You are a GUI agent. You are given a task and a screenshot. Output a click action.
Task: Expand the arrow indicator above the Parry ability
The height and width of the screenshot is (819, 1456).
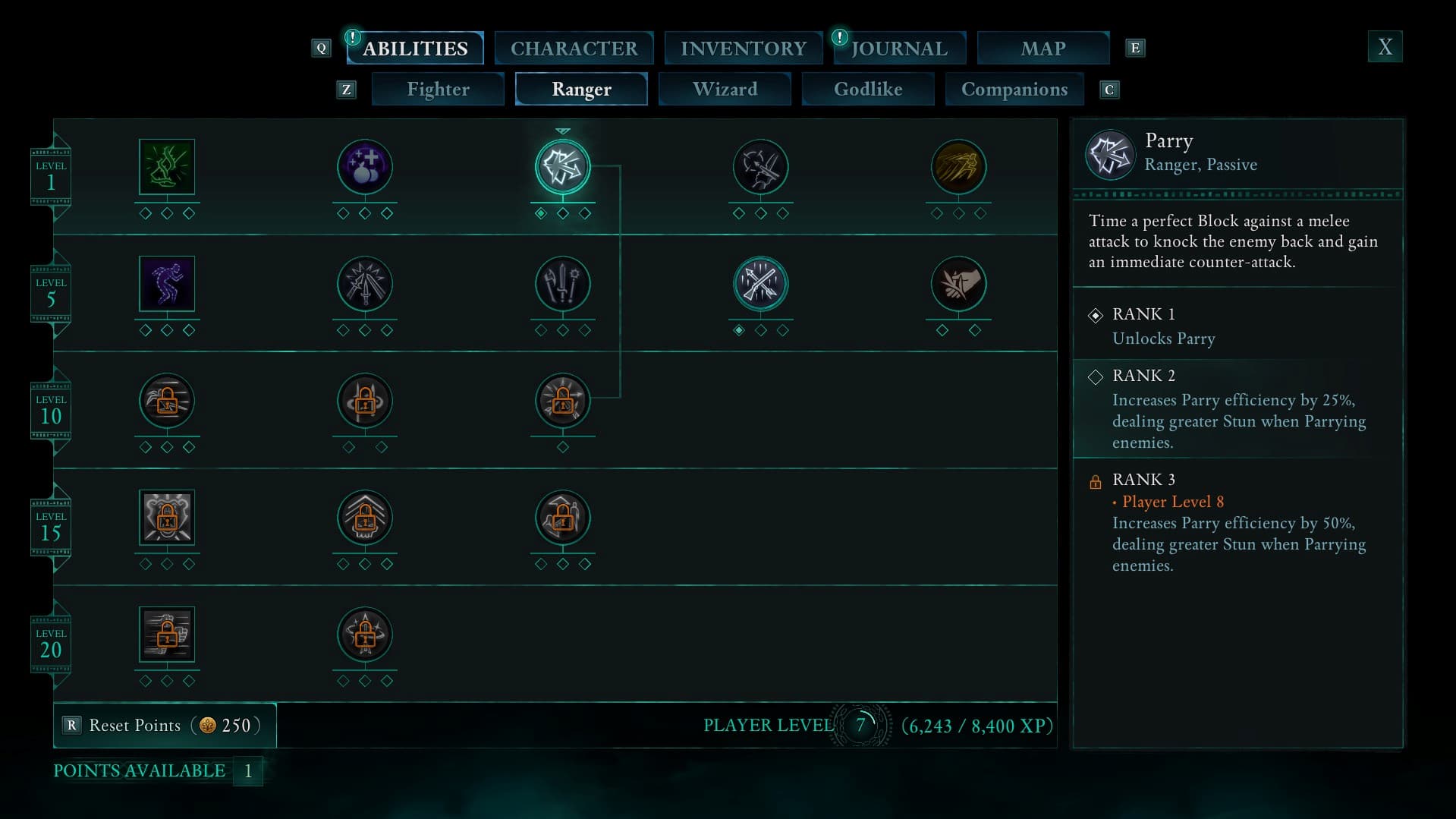[x=562, y=131]
